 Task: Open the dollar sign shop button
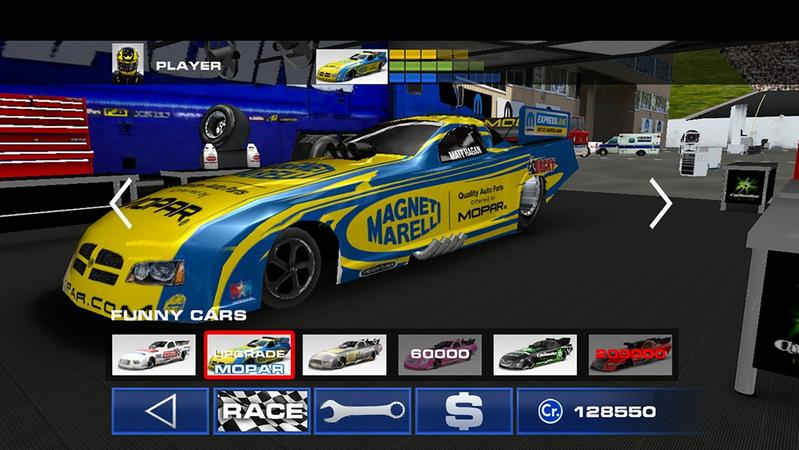[462, 411]
